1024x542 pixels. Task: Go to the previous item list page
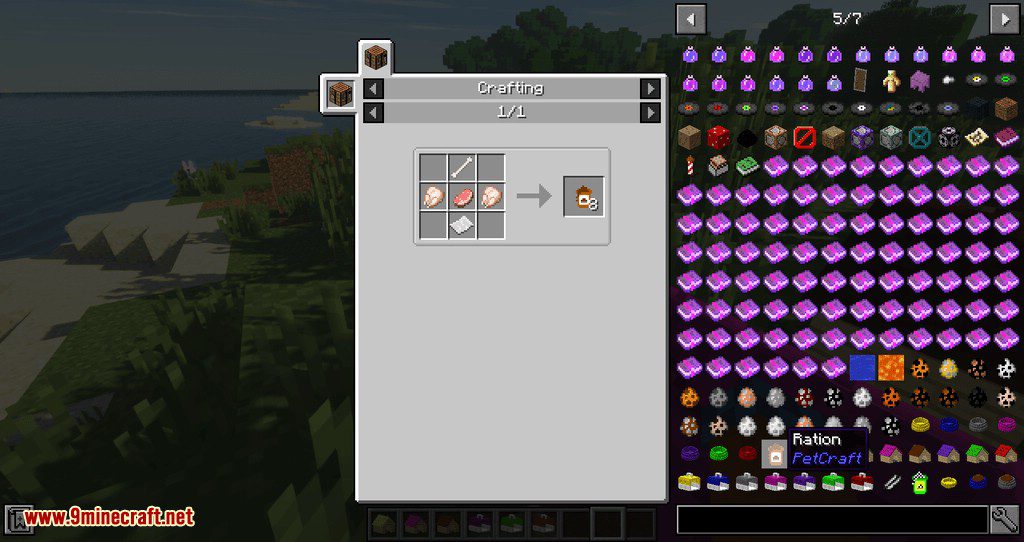(x=691, y=18)
